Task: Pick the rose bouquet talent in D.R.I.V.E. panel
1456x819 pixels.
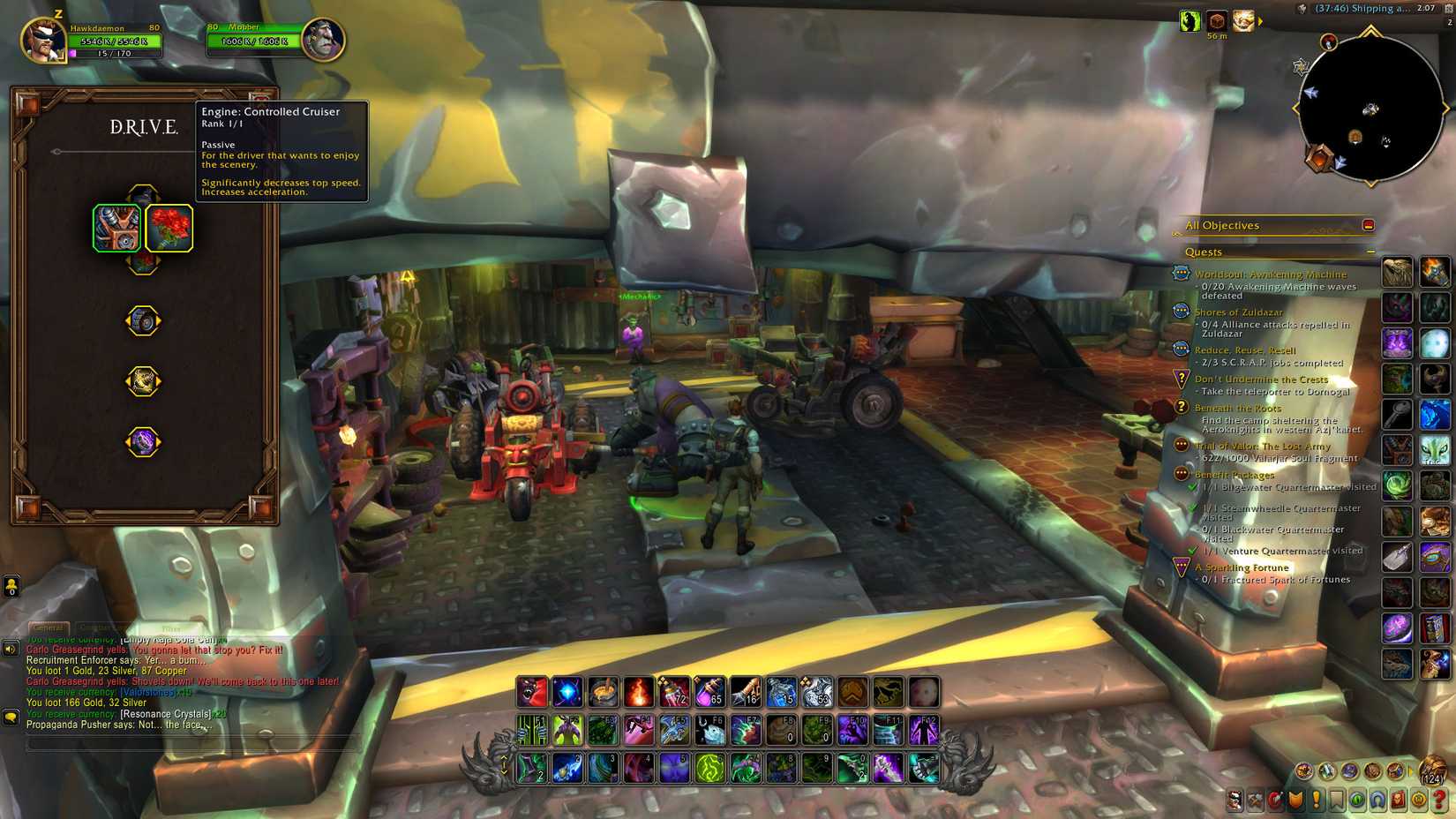Action: tap(169, 227)
